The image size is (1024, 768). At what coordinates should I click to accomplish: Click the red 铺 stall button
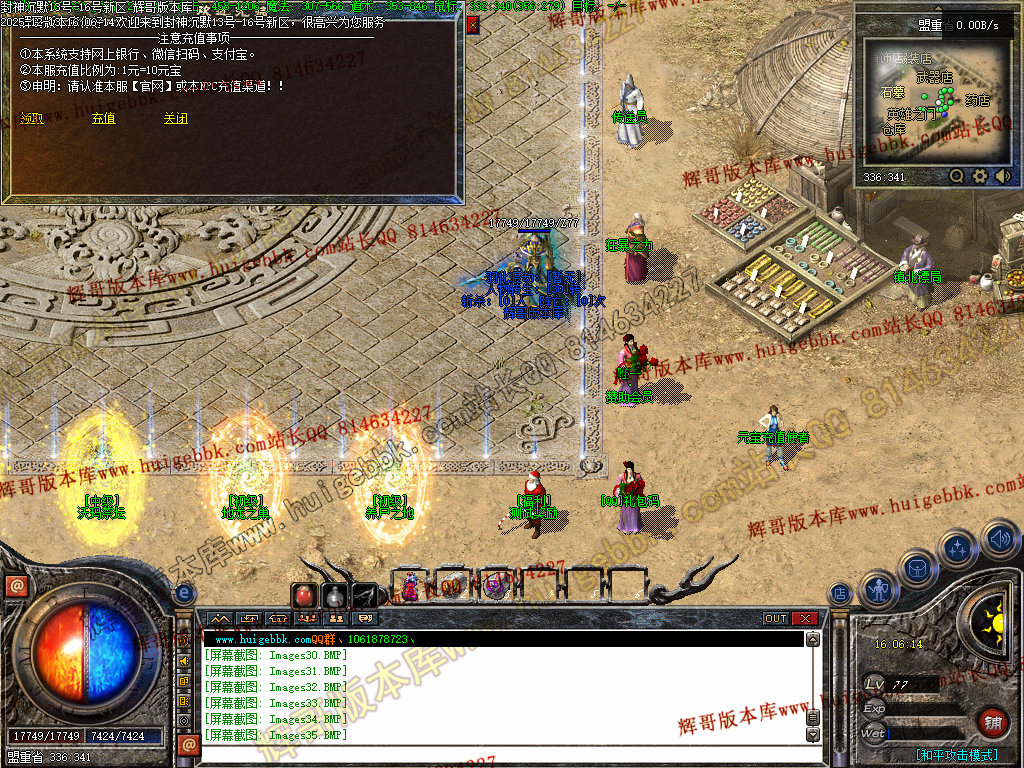993,723
